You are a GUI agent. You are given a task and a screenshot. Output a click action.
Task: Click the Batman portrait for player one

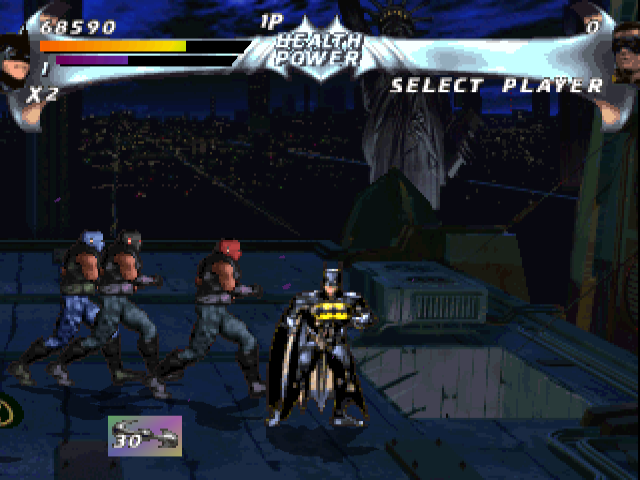coord(14,52)
